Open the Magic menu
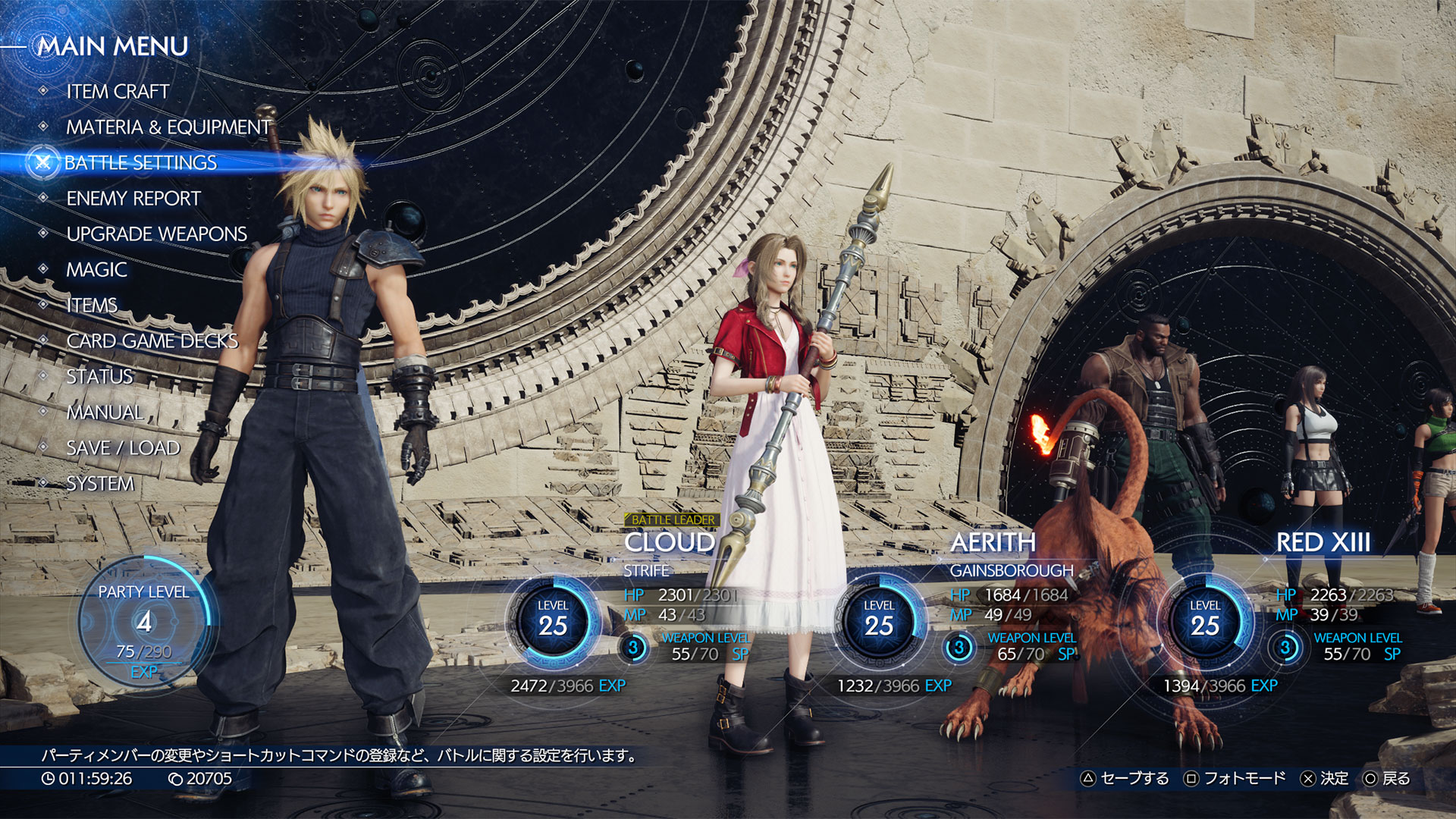 click(x=96, y=270)
